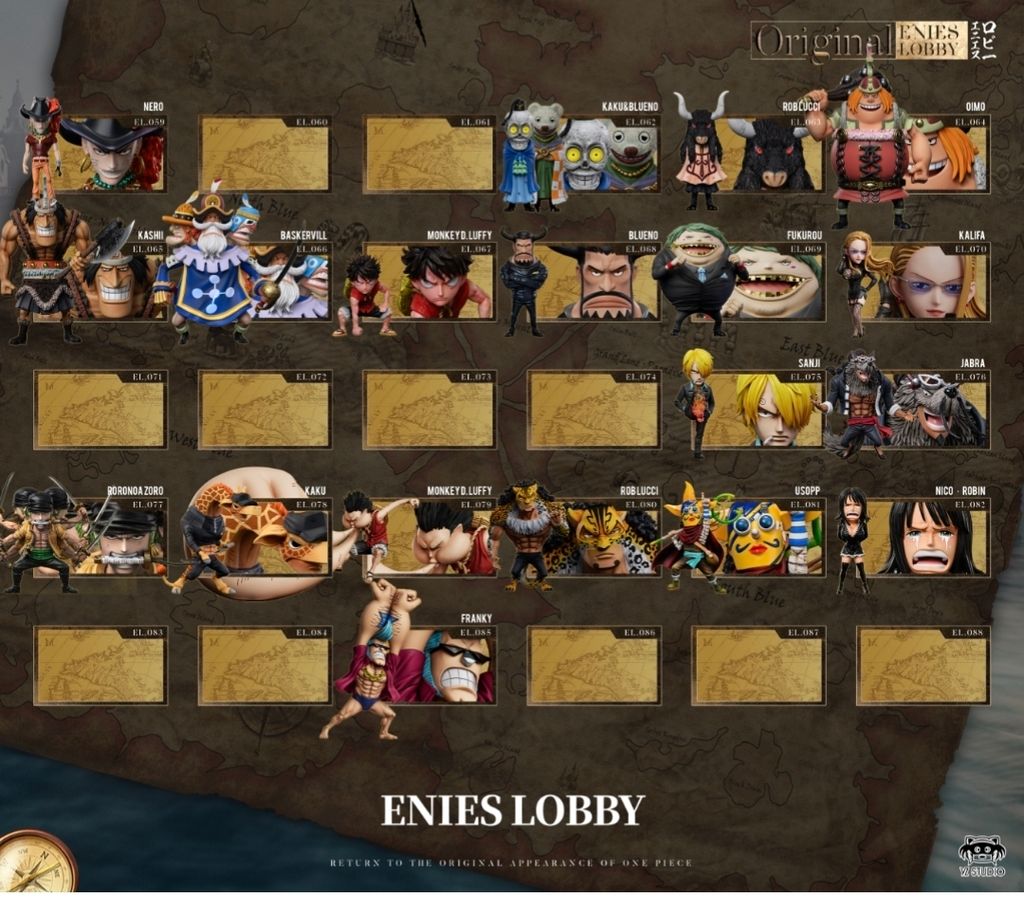1024x900 pixels.
Task: Choose the Nico Robin EL.082 tile
Action: click(930, 538)
